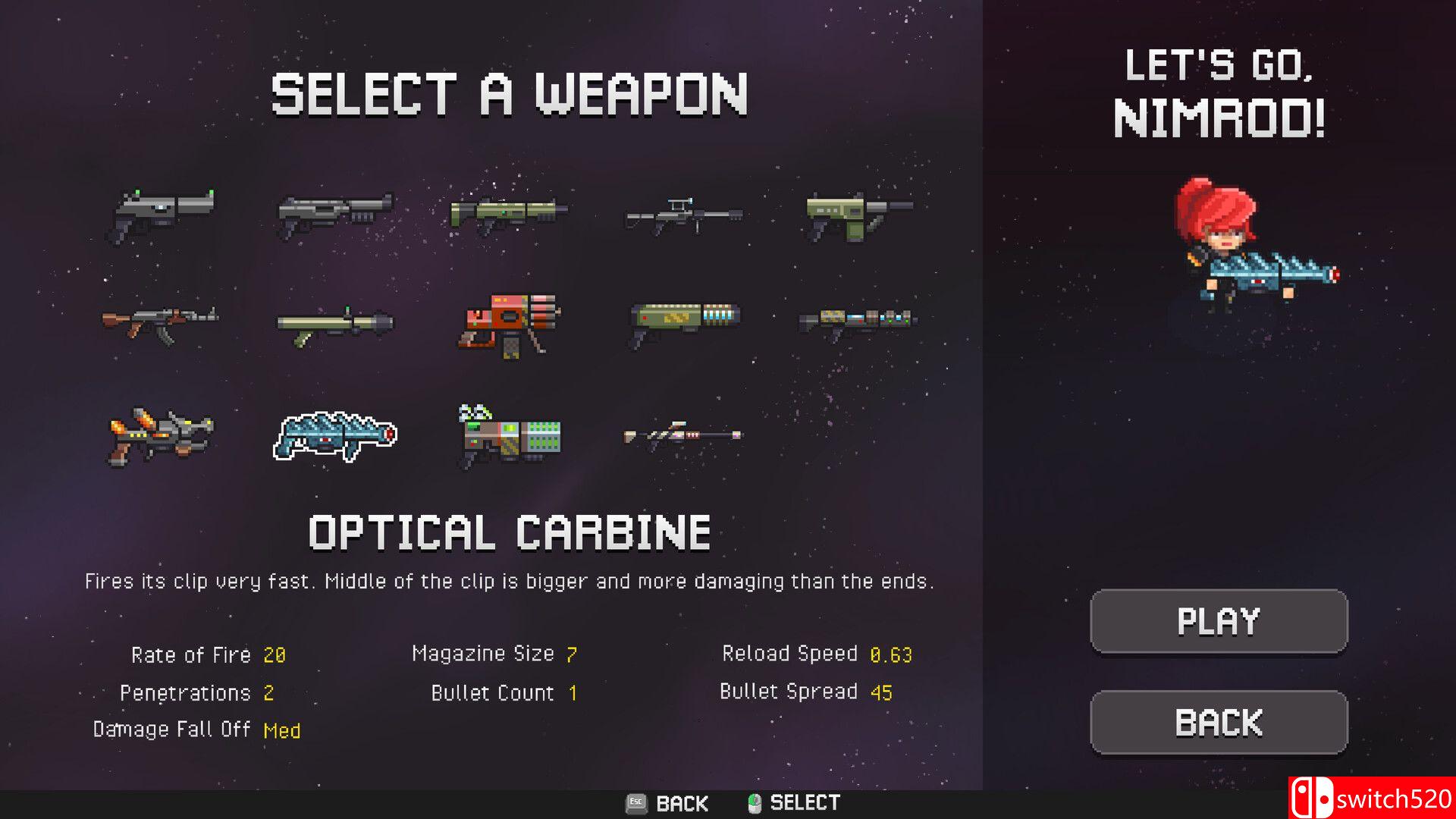1456x819 pixels.
Task: Pick the green assault rifle
Action: click(508, 212)
